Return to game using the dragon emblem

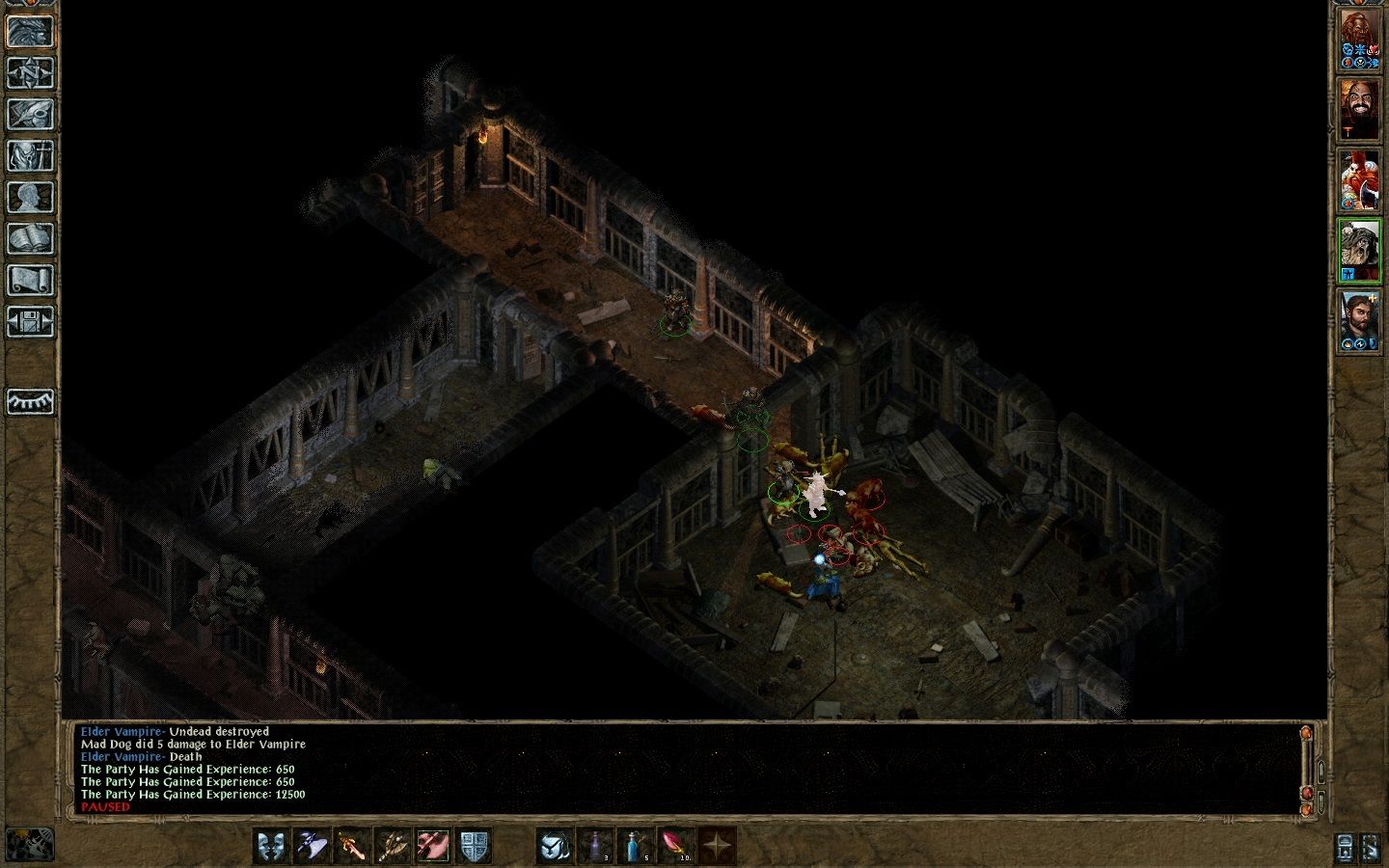[31, 29]
